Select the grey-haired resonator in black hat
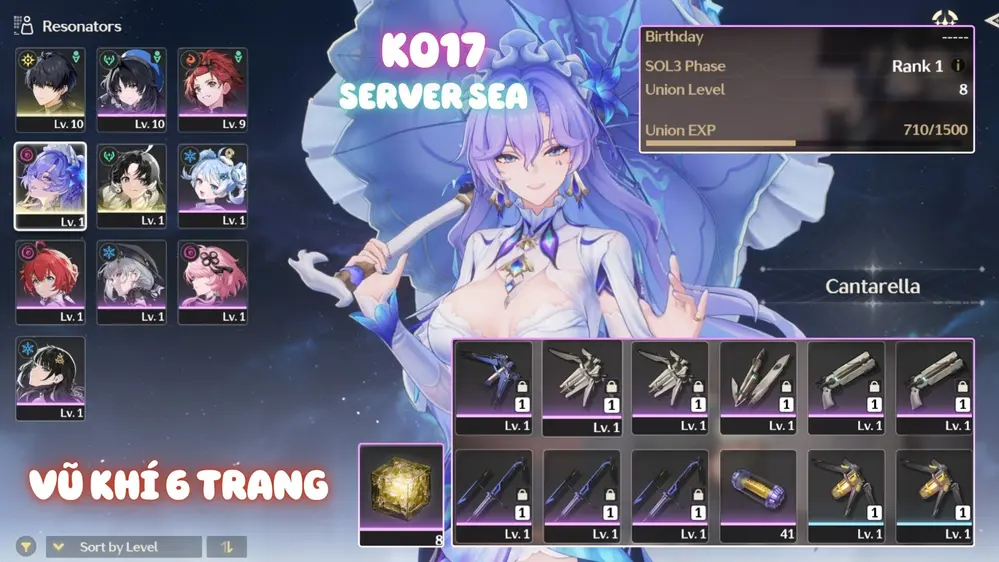Image resolution: width=999 pixels, height=562 pixels. [131, 282]
